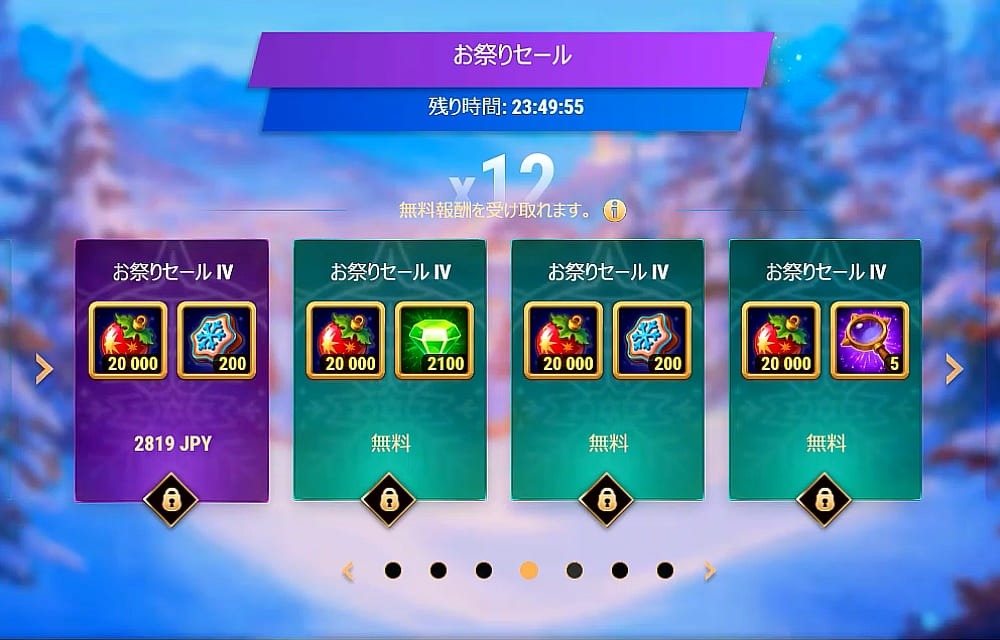The width and height of the screenshot is (1000, 640).
Task: Show the free rewards info icon
Action: 616,211
